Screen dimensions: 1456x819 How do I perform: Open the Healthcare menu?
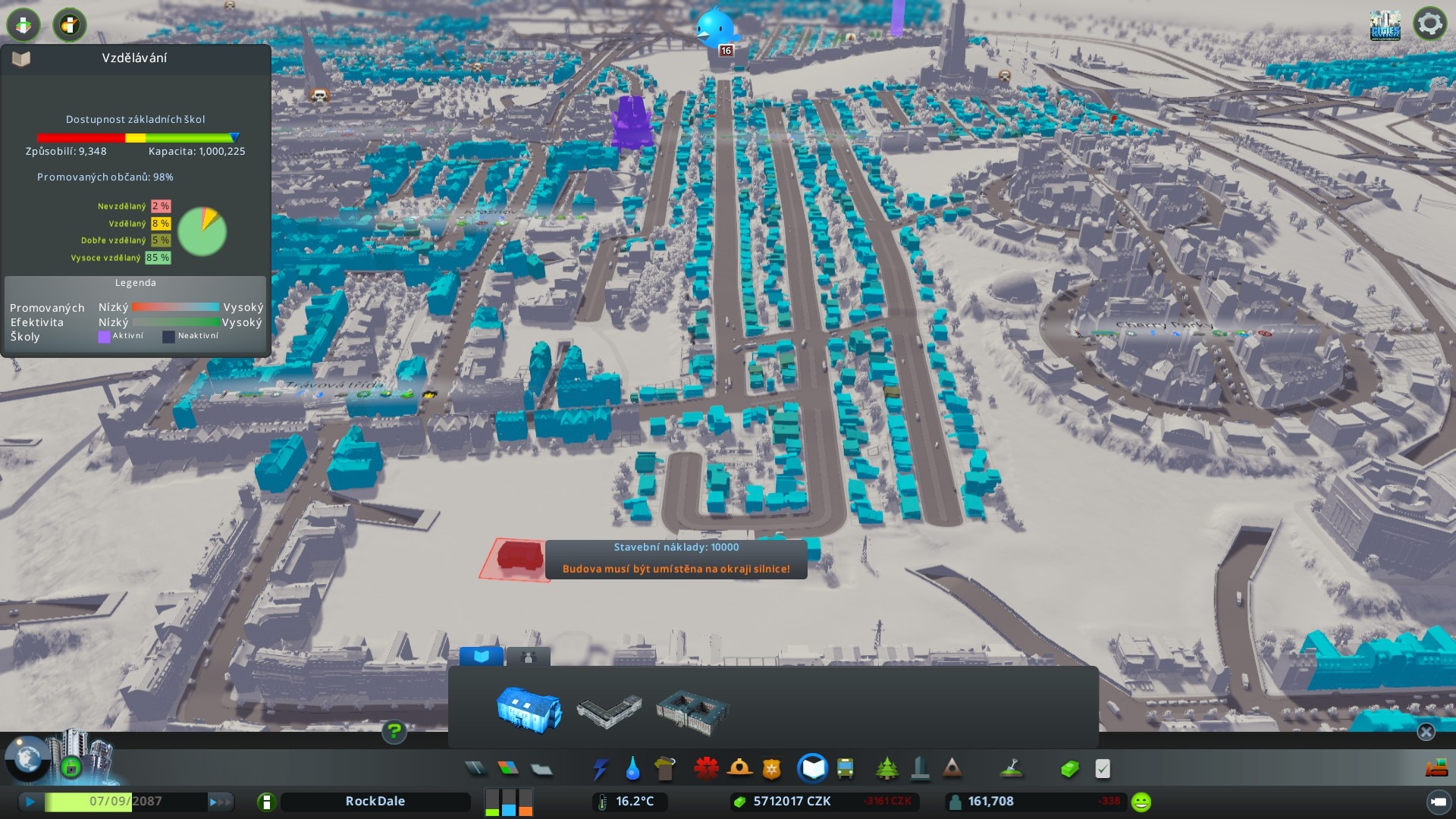(706, 769)
